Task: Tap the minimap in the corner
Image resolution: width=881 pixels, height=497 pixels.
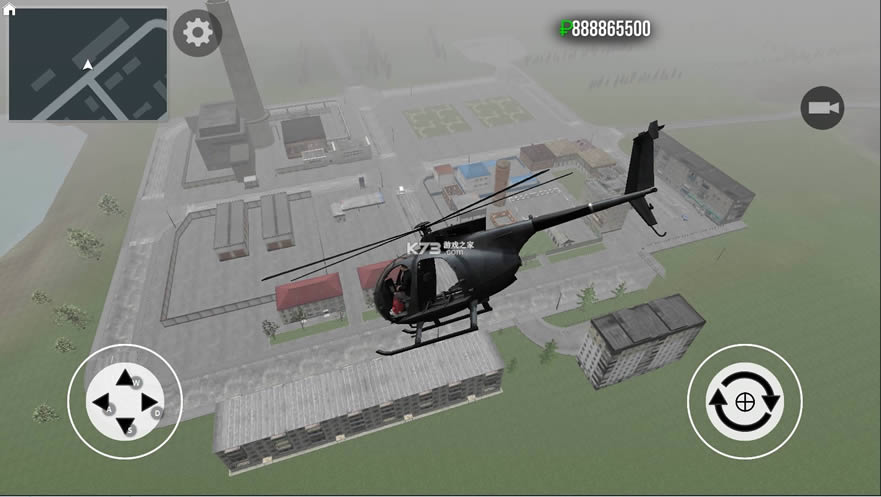Action: click(88, 65)
